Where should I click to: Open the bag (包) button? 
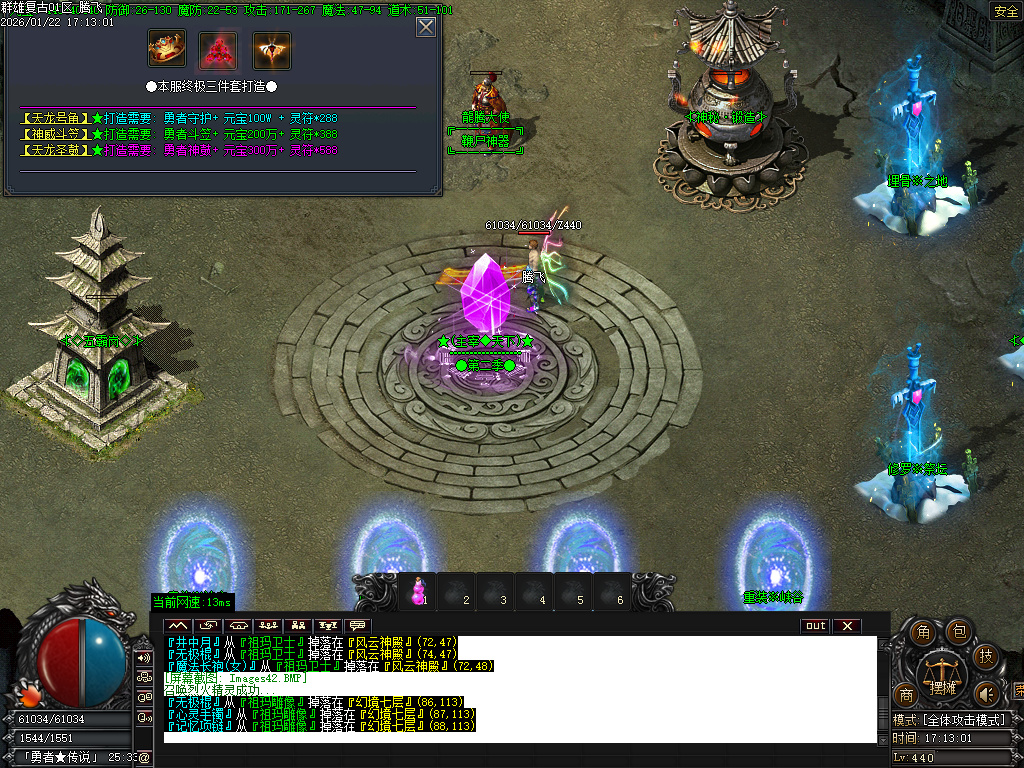pos(958,630)
